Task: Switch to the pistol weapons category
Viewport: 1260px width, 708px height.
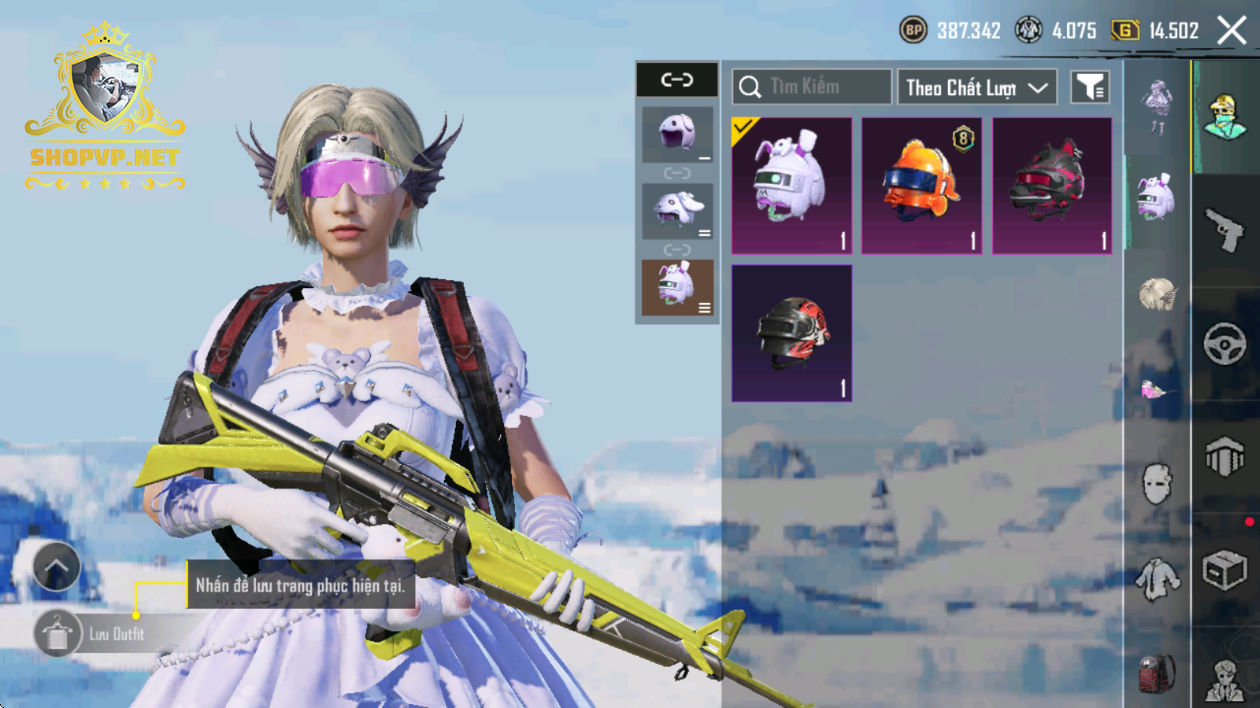Action: pos(1225,231)
